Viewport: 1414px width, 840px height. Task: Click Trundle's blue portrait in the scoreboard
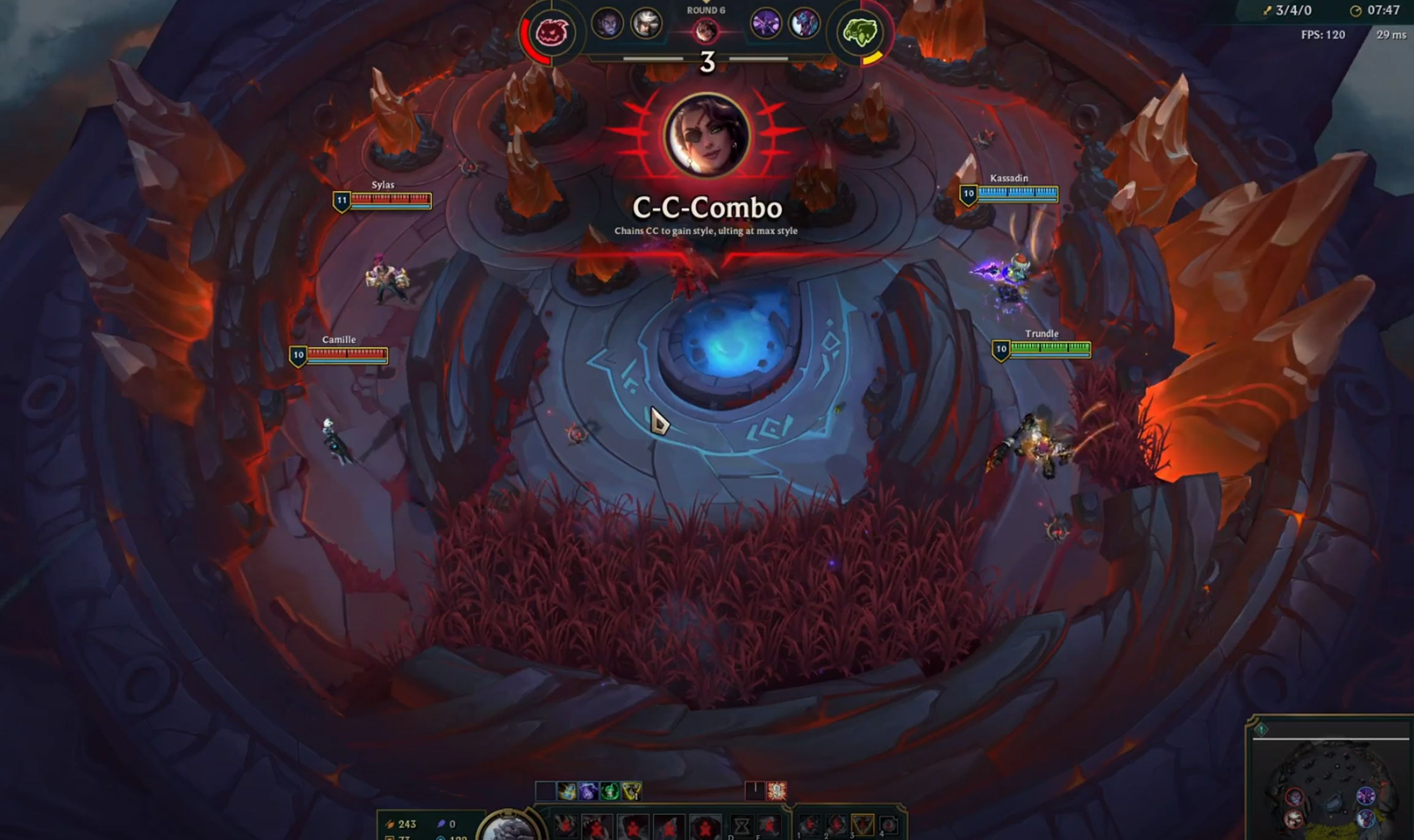804,24
